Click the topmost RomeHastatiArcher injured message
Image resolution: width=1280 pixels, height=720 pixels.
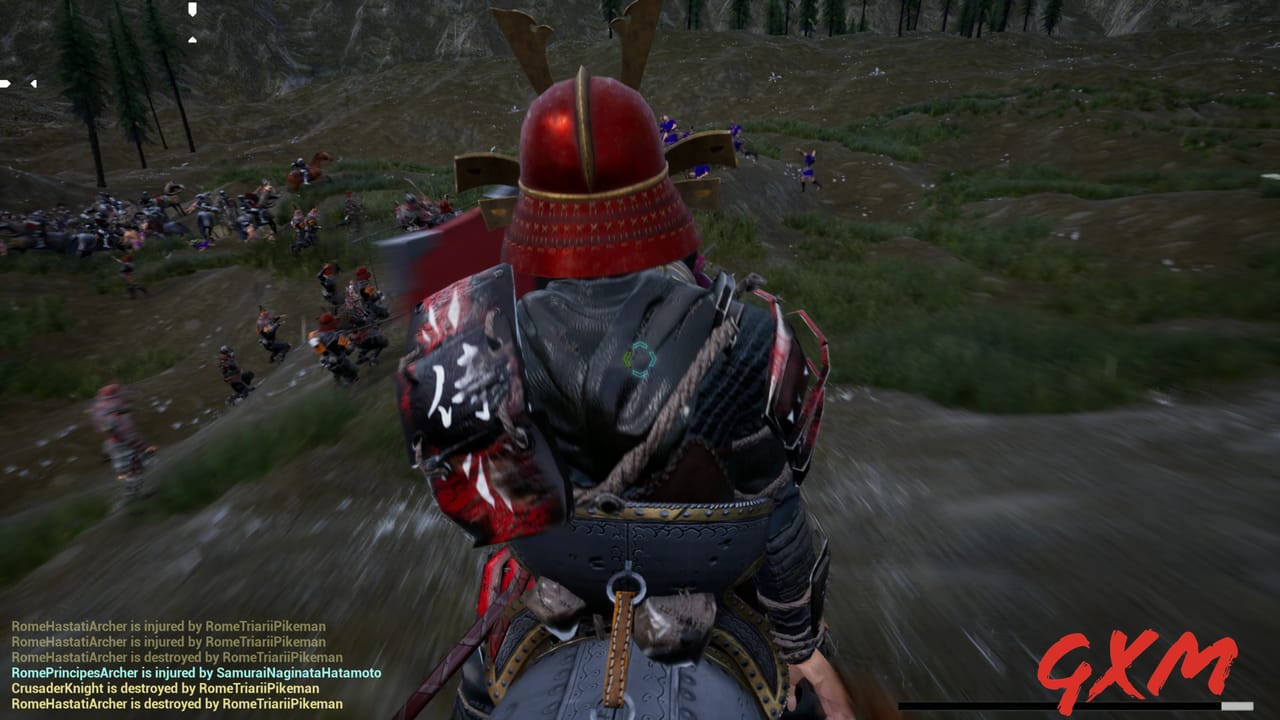pyautogui.click(x=170, y=625)
